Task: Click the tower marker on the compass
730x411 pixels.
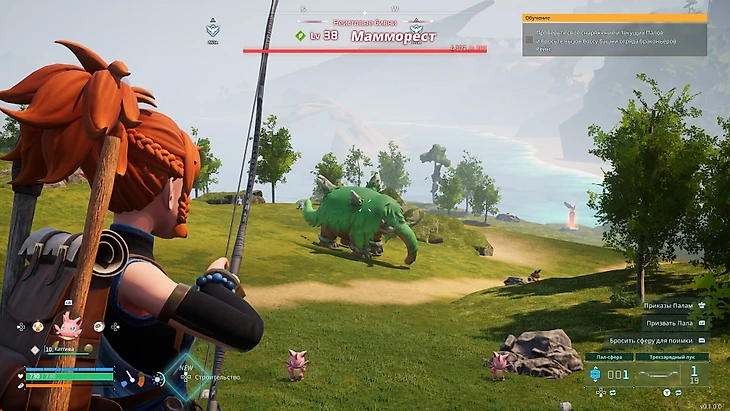Action: (x=213, y=29)
